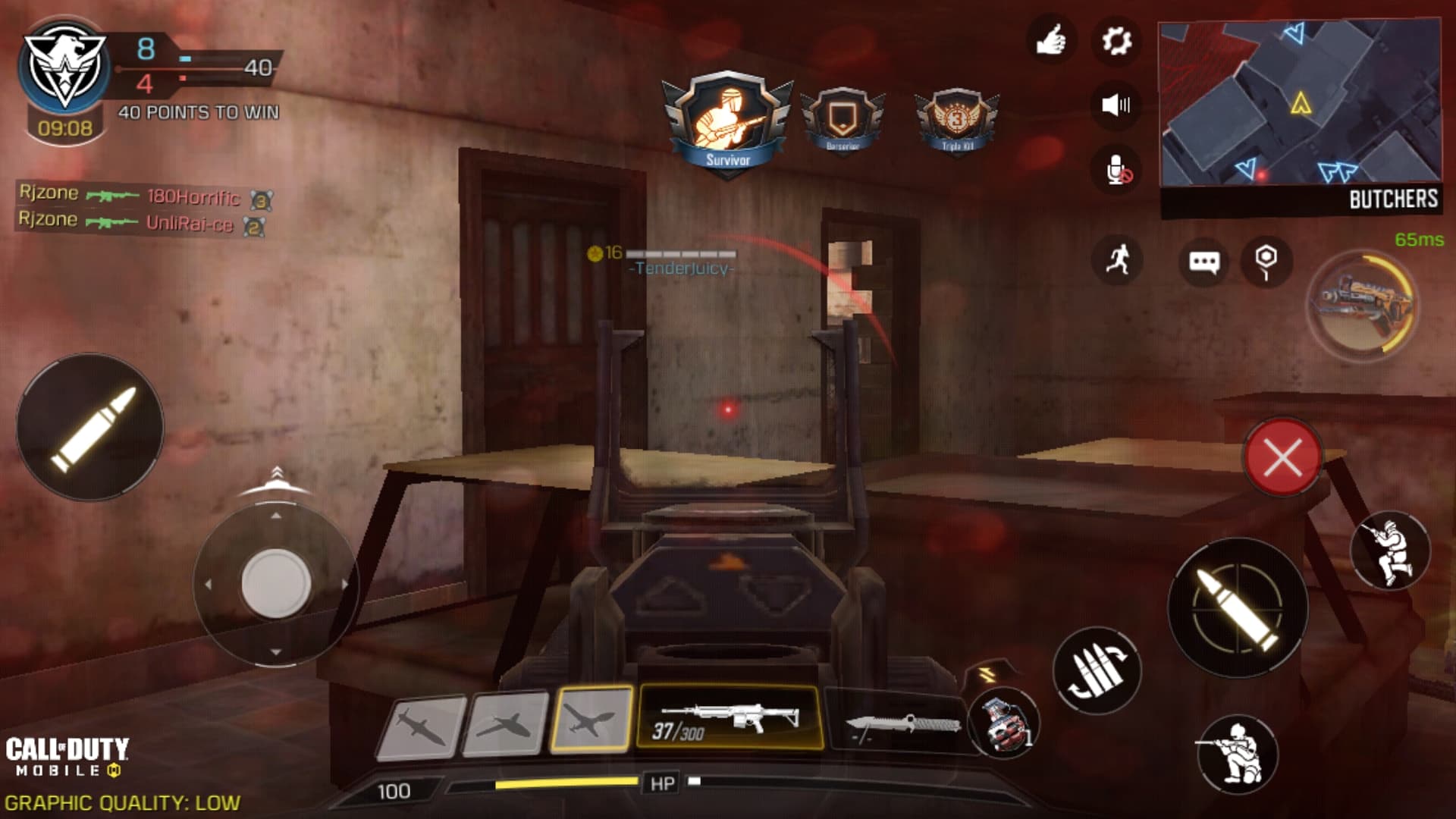Viewport: 1456px width, 819px height.
Task: Tap the thumbs-up like button
Action: pos(1051,40)
